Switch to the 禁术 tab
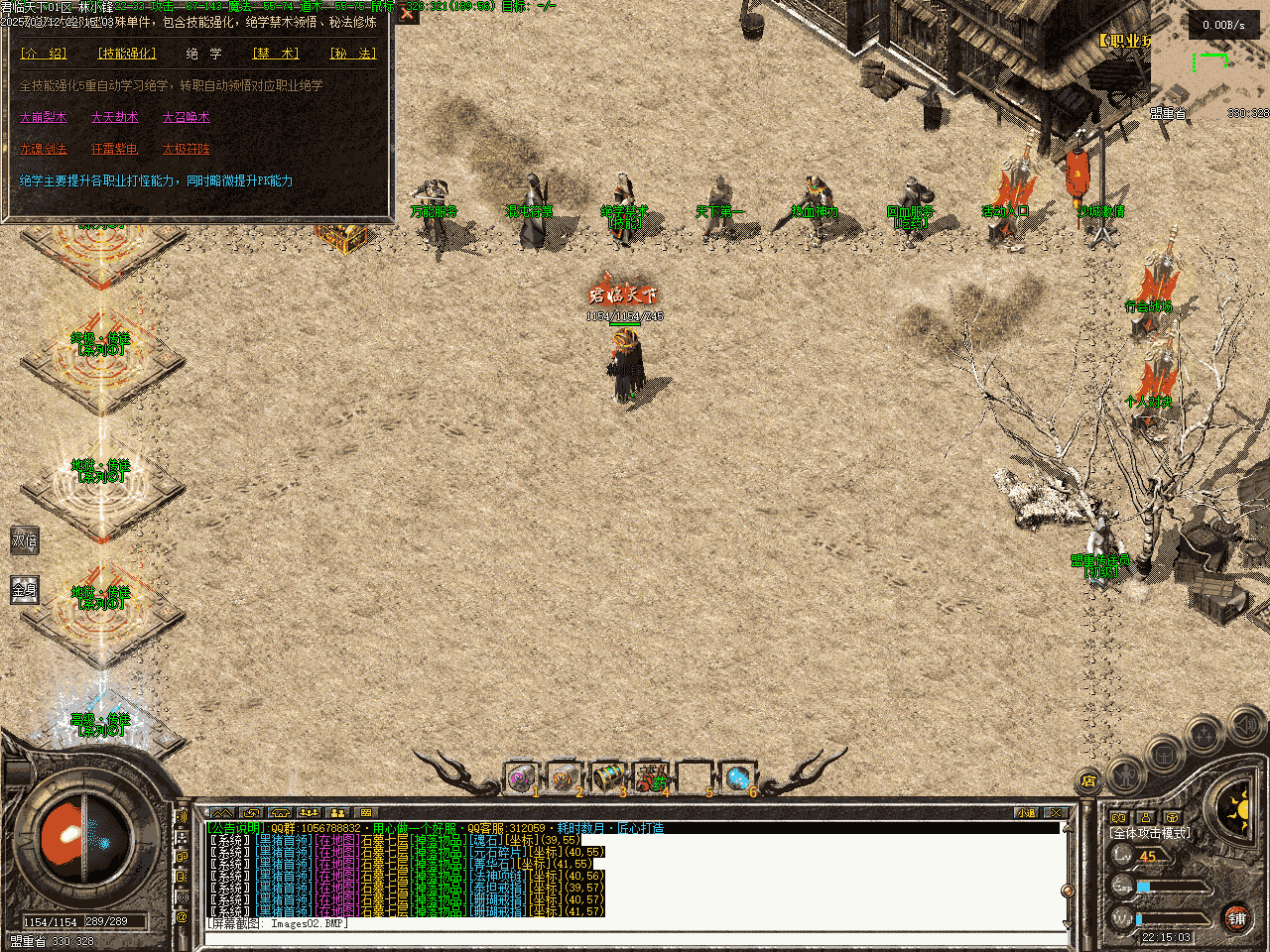The width and height of the screenshot is (1270, 952). 276,54
